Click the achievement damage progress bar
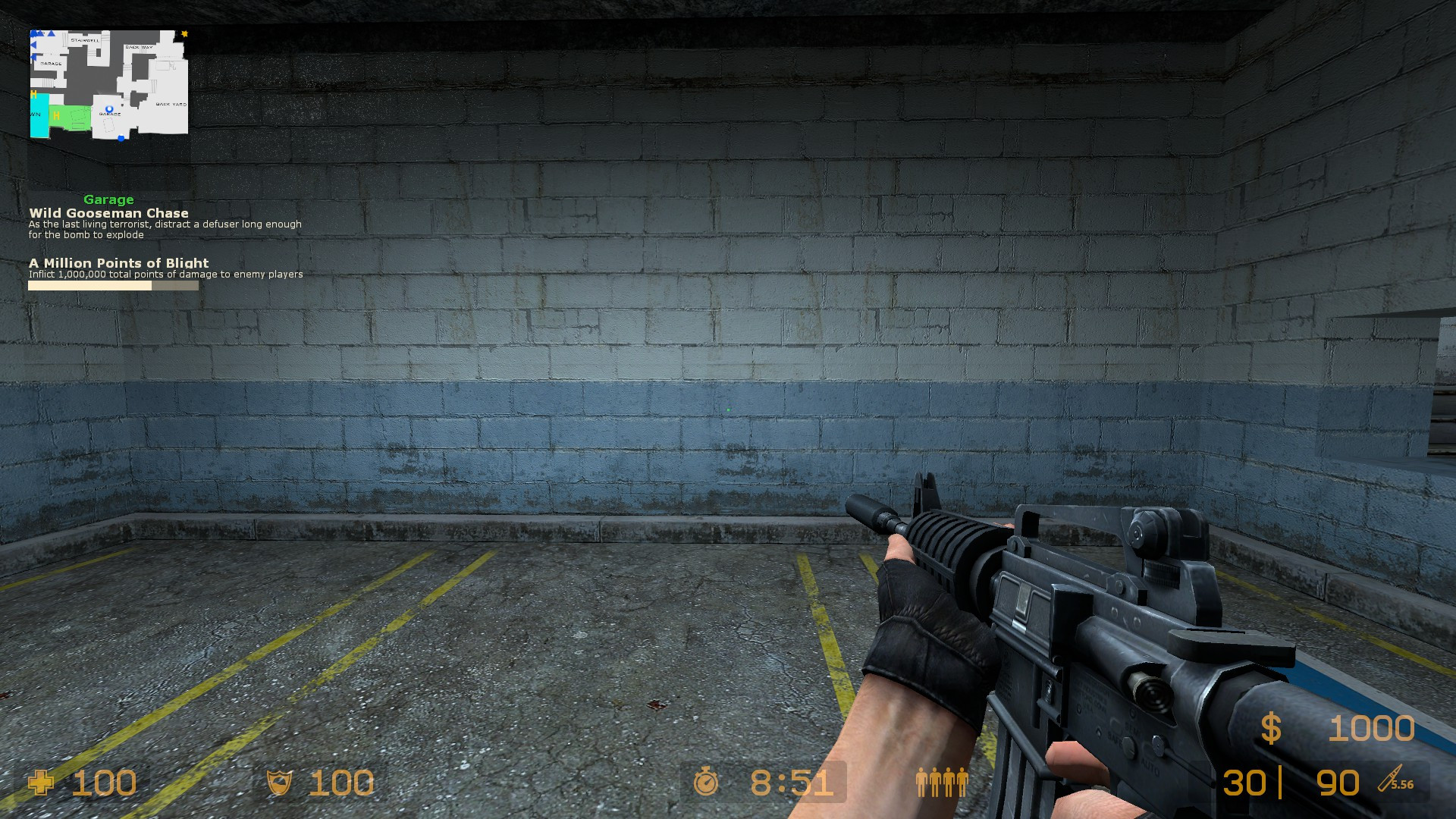The width and height of the screenshot is (1456, 819). pos(112,286)
